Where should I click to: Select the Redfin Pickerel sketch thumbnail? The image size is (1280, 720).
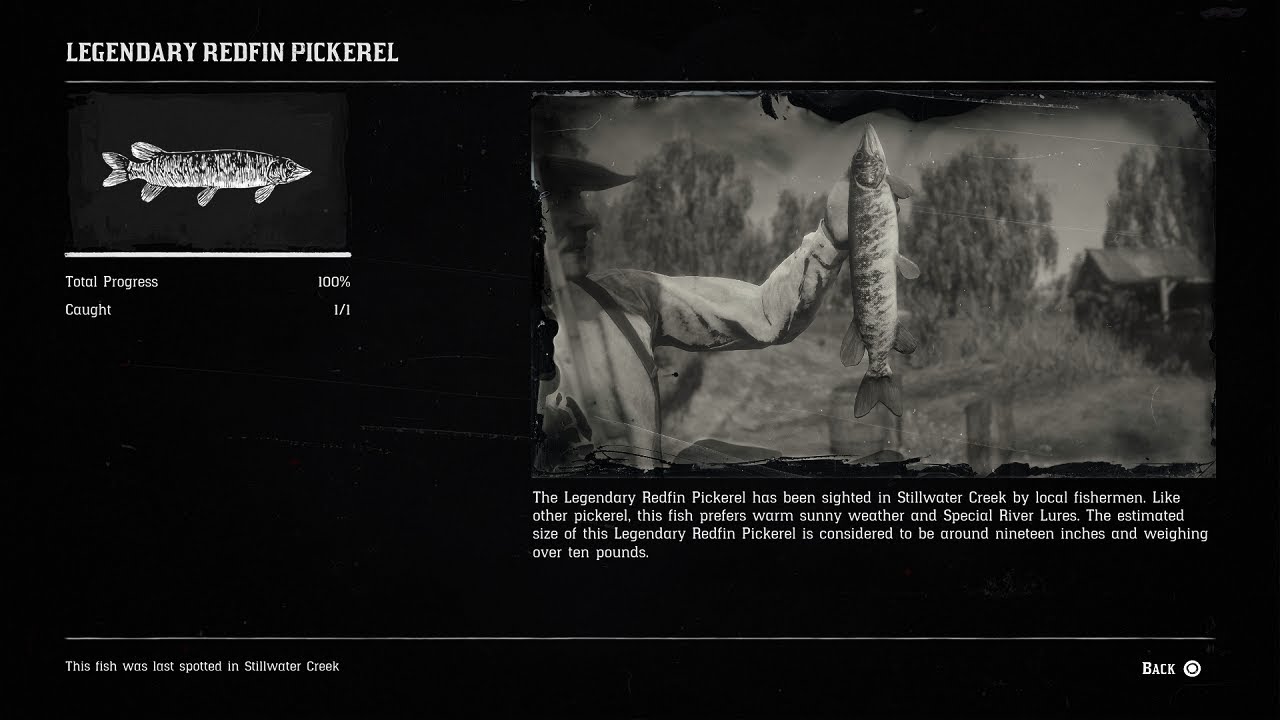pos(207,172)
